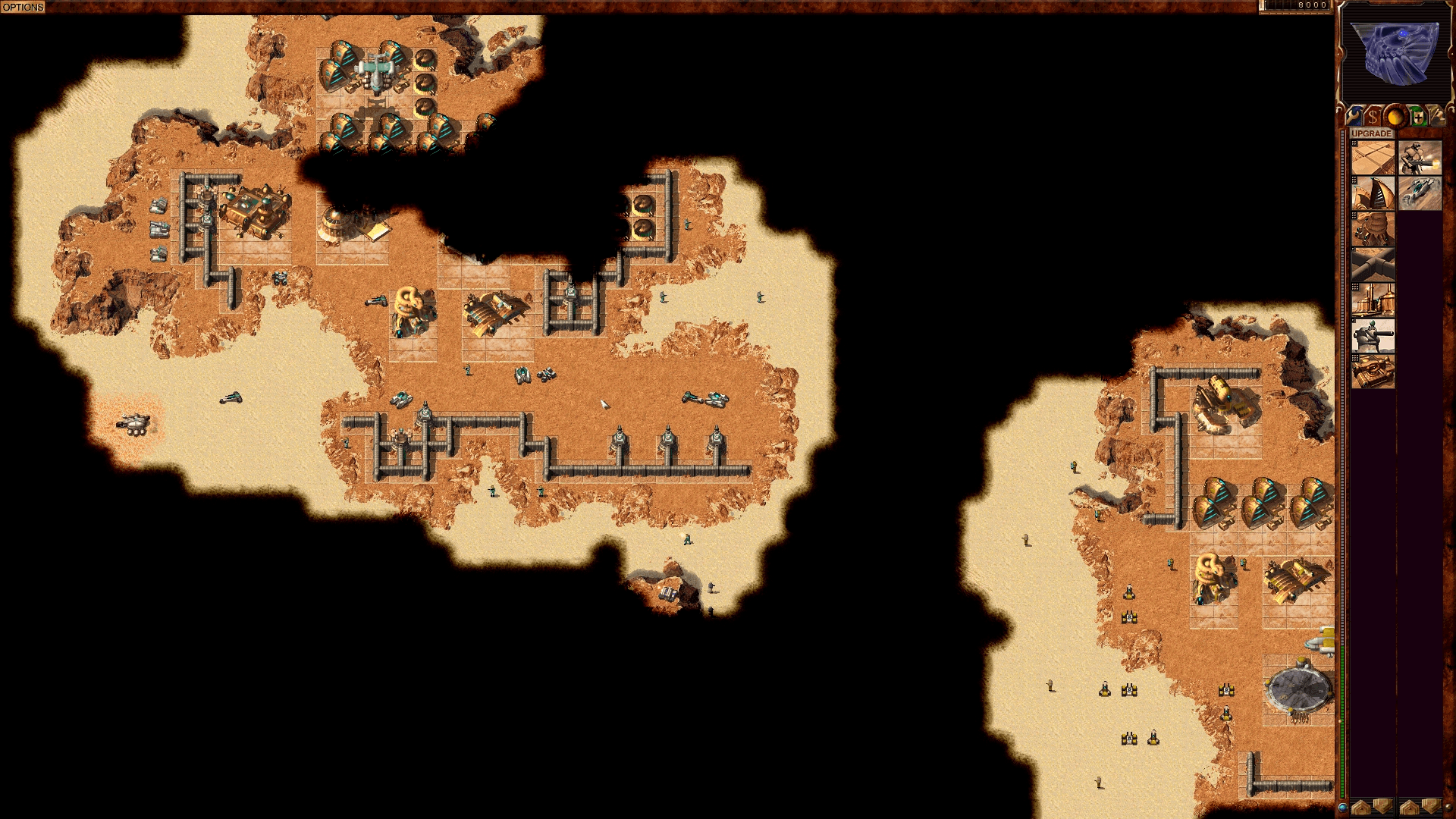
Task: Toggle sell mode with the dollar icon
Action: tap(1373, 116)
